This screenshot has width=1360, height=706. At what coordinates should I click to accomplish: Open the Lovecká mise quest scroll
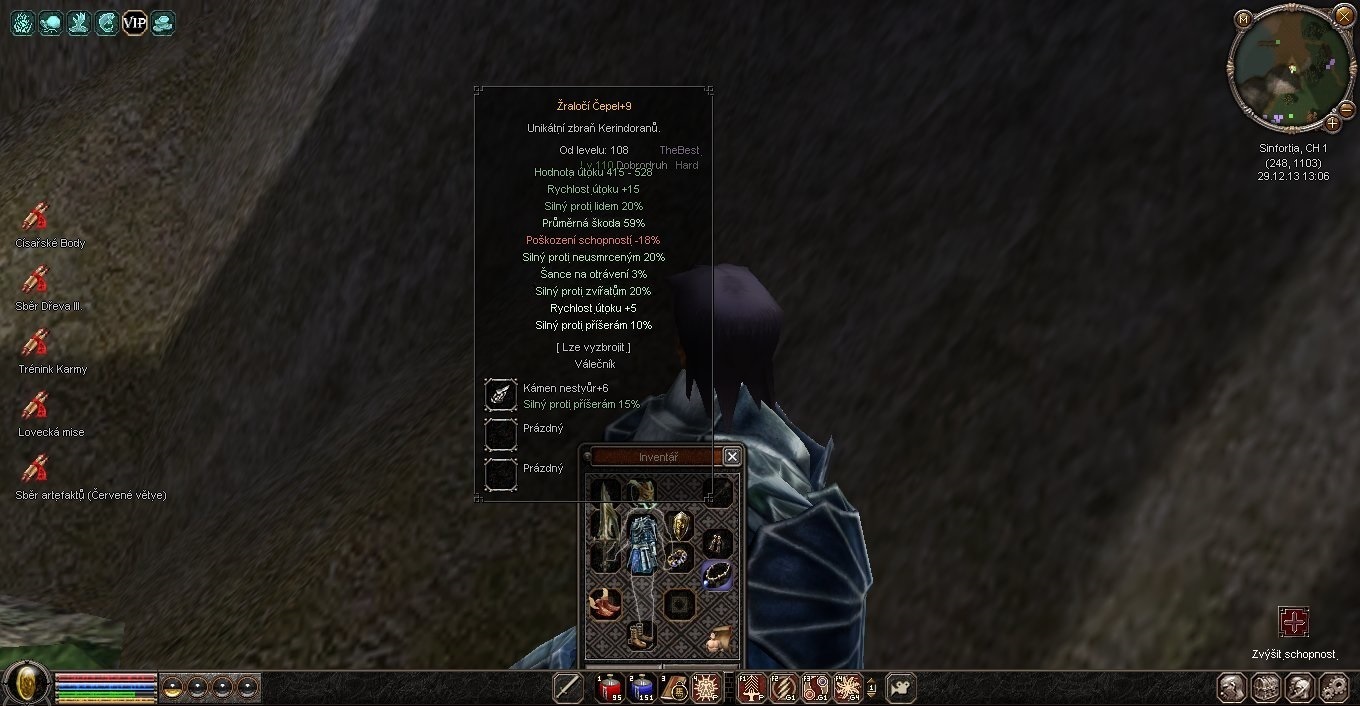pyautogui.click(x=36, y=406)
